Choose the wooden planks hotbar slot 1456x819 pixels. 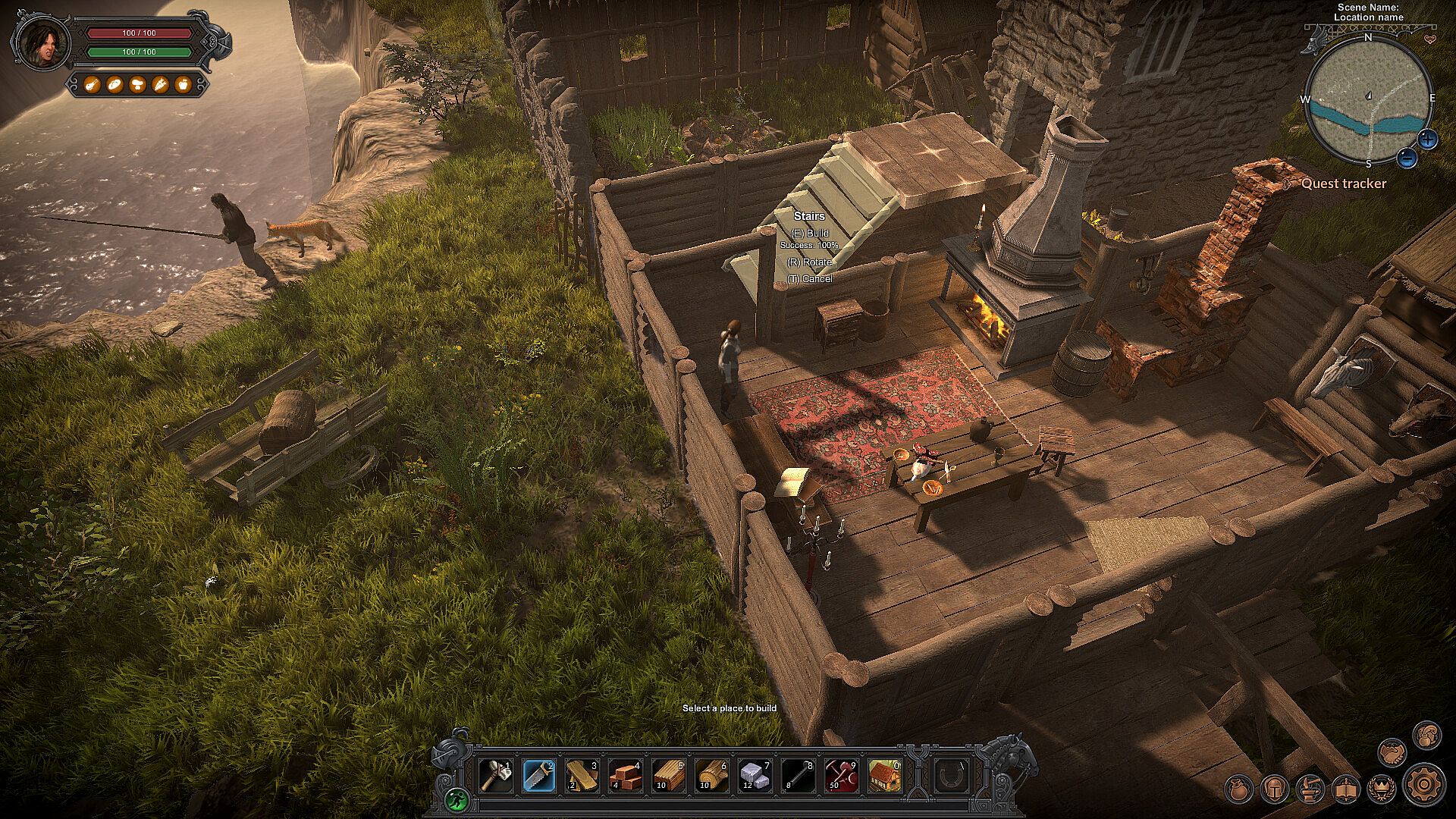(582, 776)
